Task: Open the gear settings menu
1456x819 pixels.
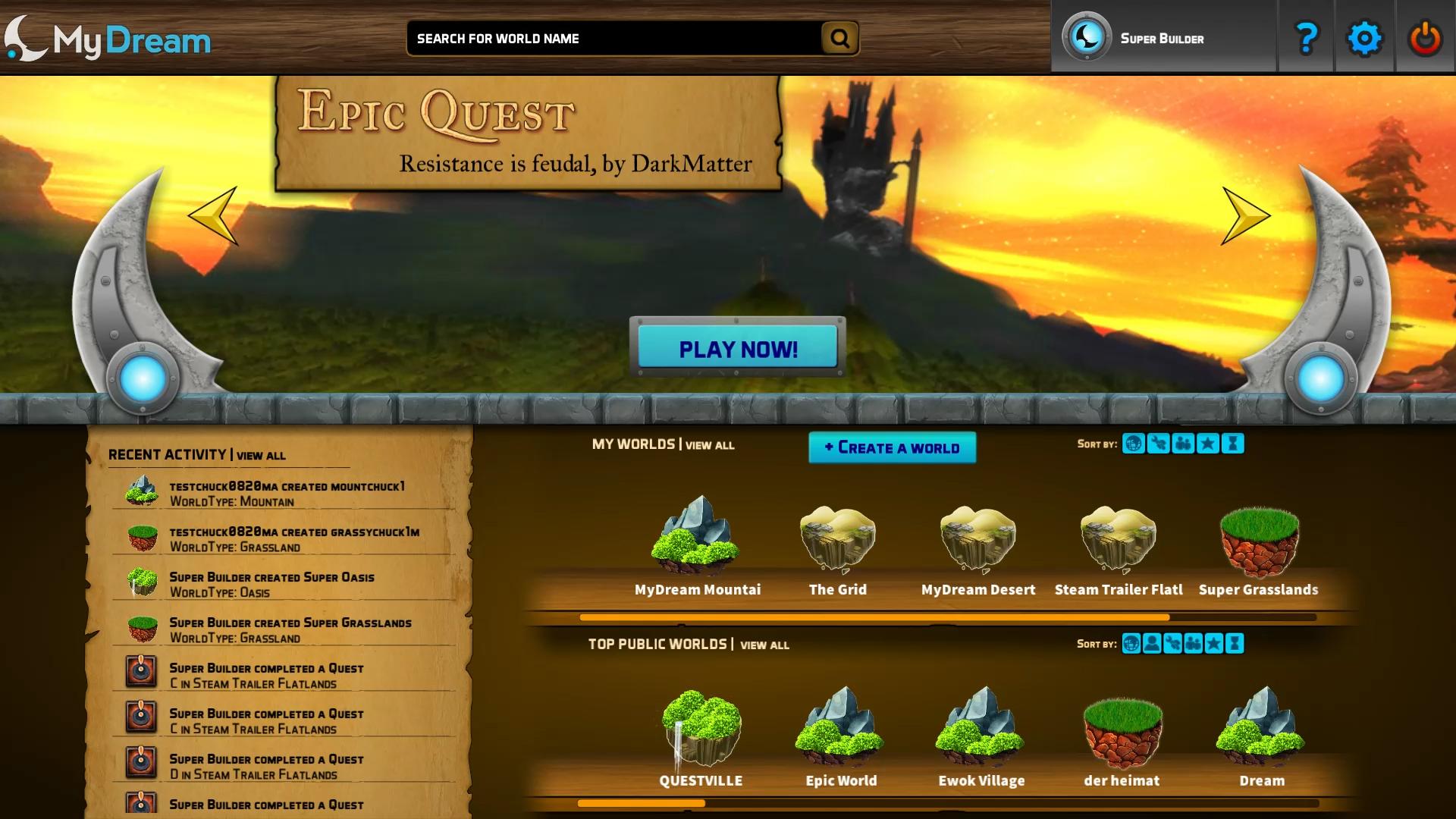Action: coord(1363,38)
